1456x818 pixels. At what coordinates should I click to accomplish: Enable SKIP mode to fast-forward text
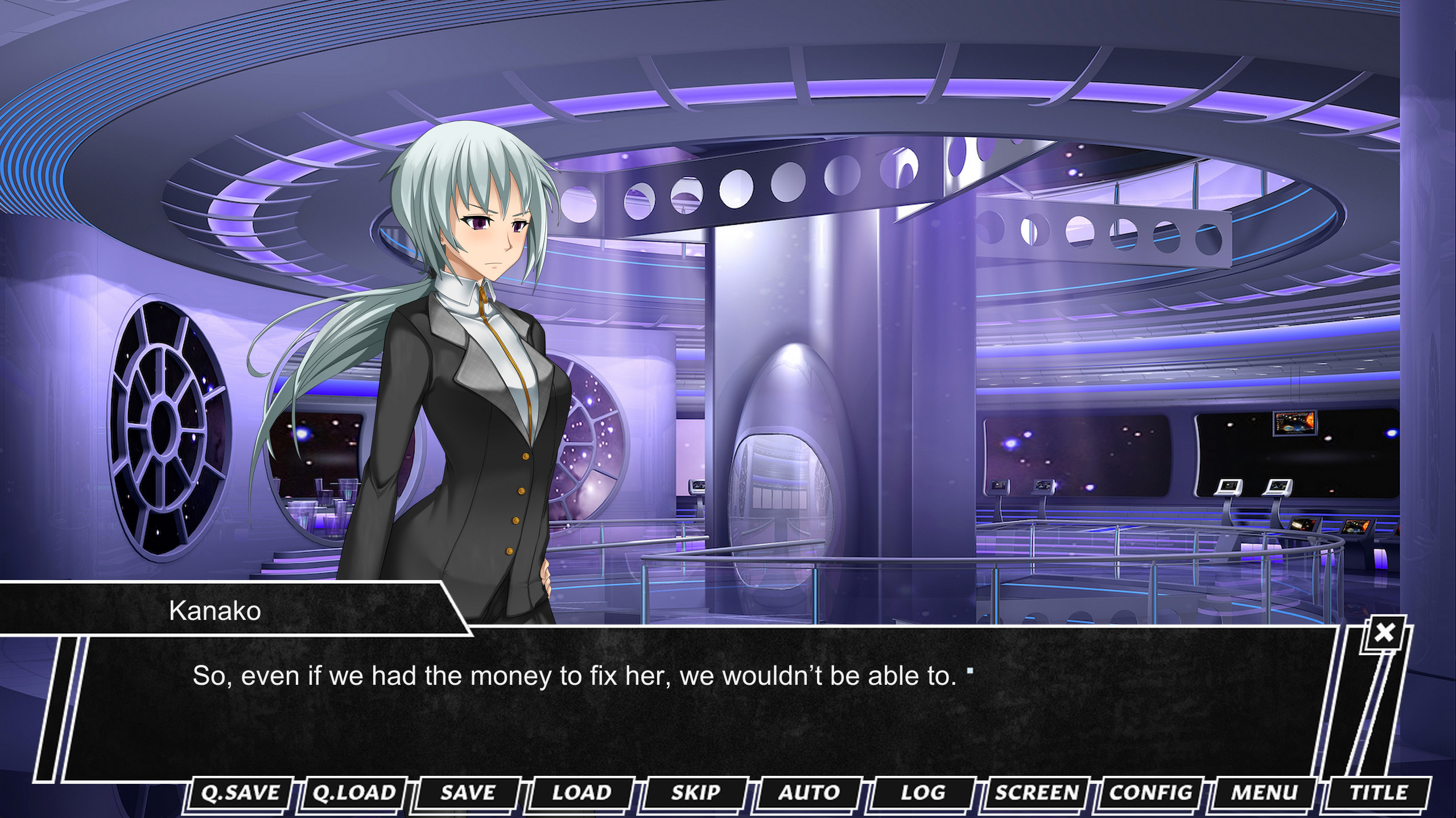695,792
